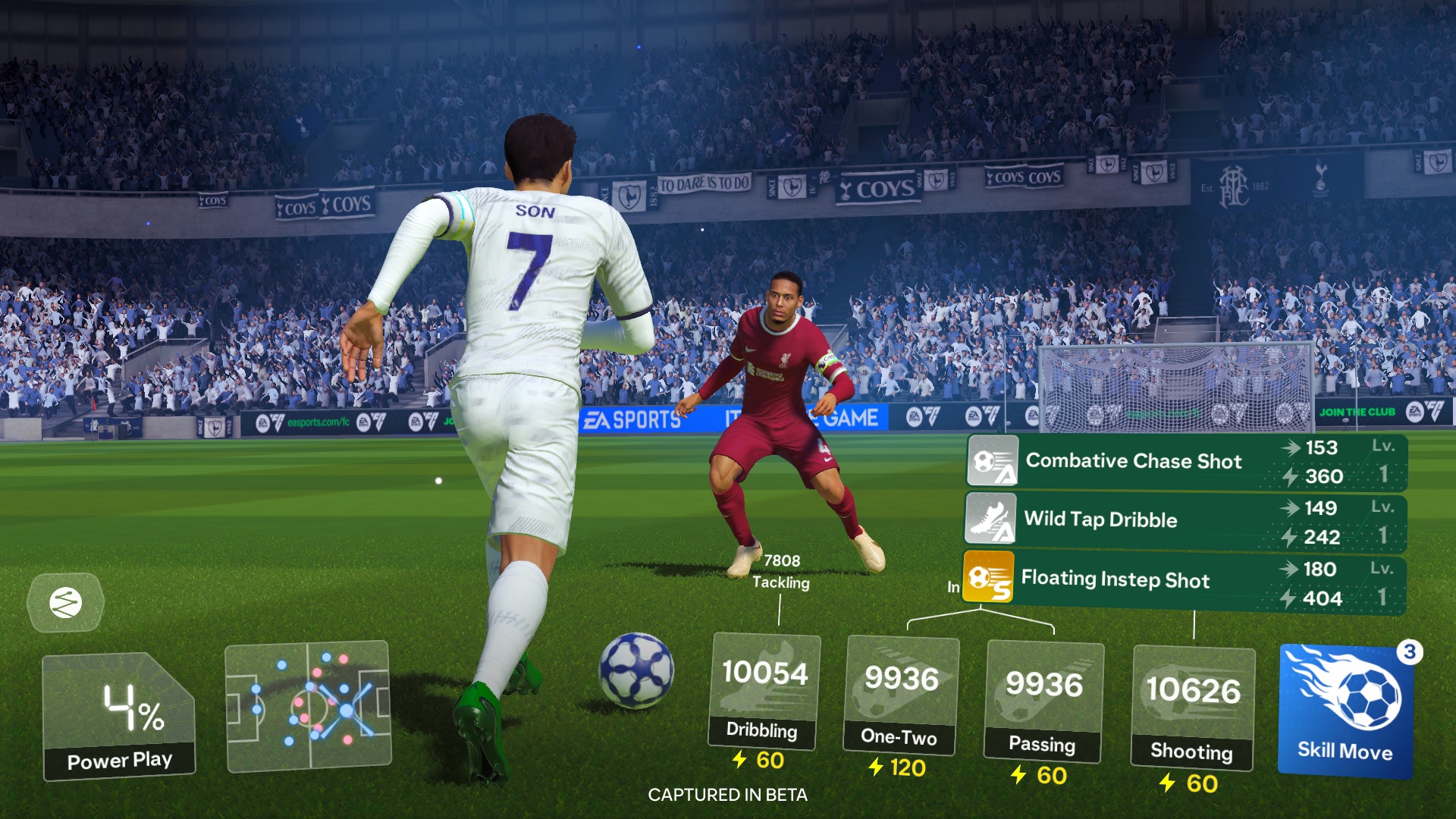This screenshot has height=819, width=1456.
Task: Activate the Dribbling boot action icon
Action: click(766, 686)
